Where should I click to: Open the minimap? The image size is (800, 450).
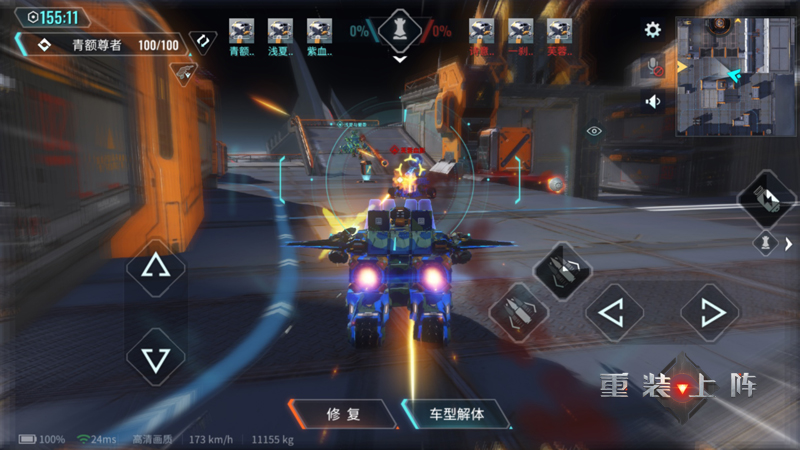735,75
